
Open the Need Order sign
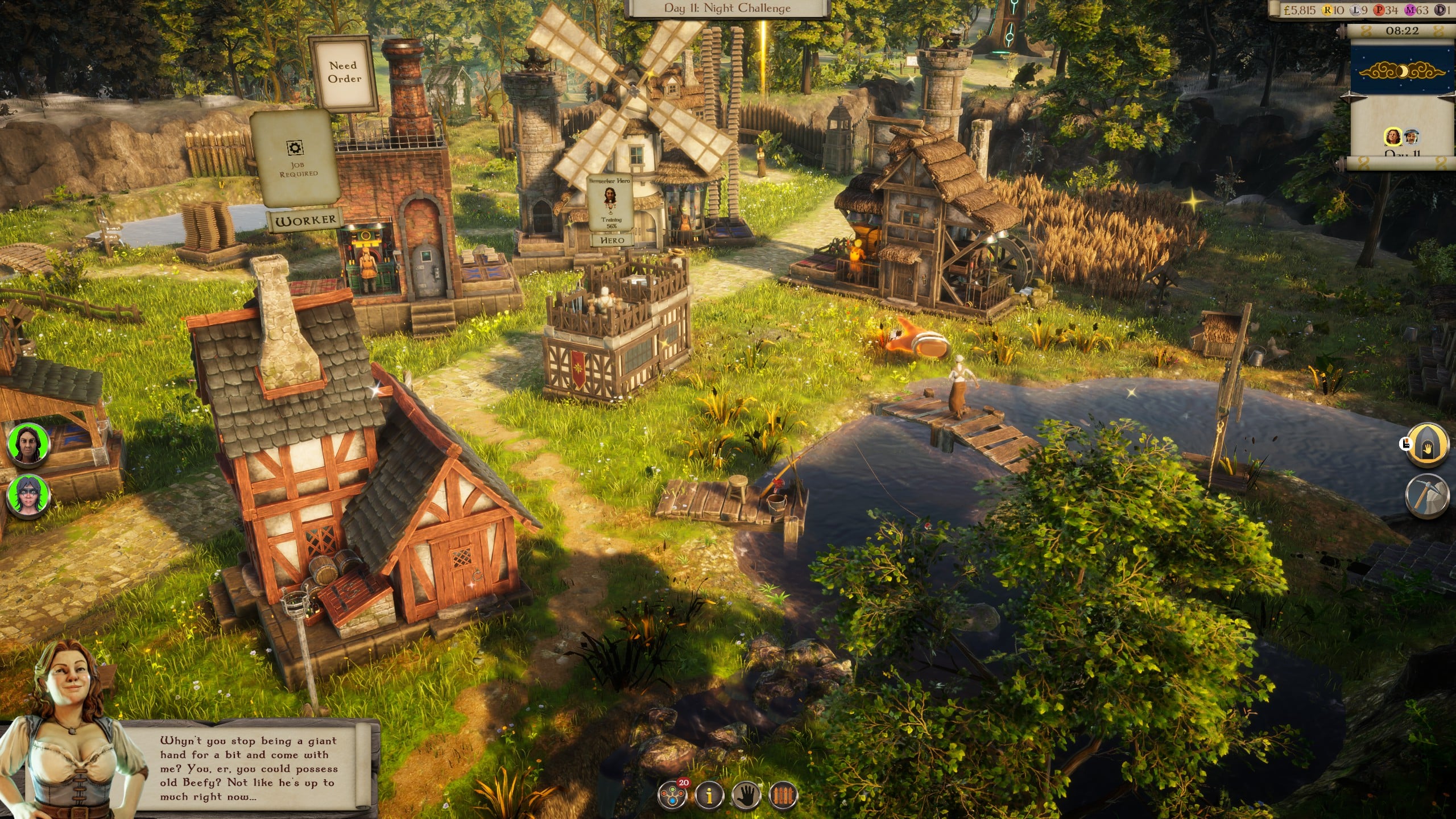tap(344, 73)
